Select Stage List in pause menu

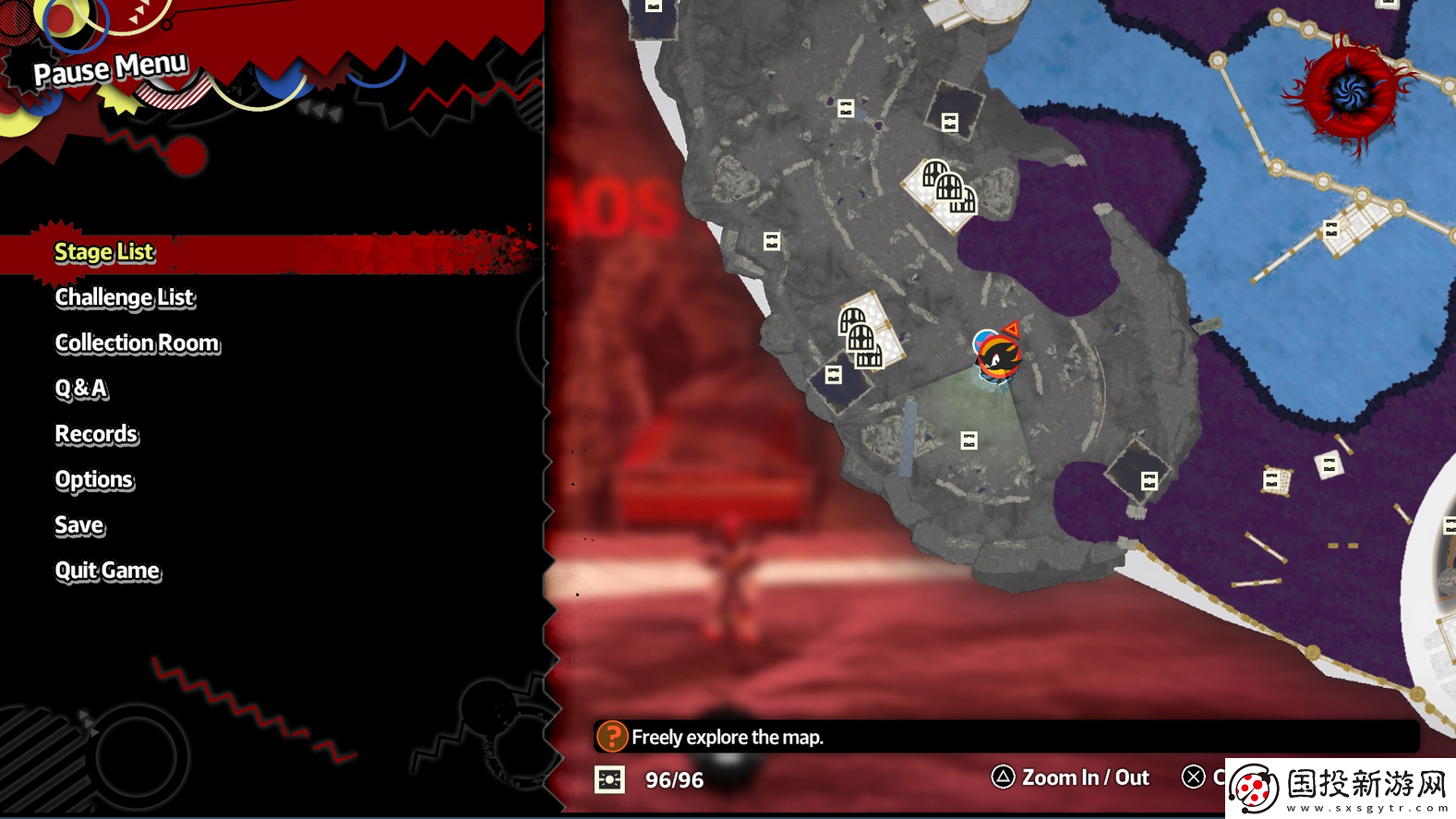104,252
